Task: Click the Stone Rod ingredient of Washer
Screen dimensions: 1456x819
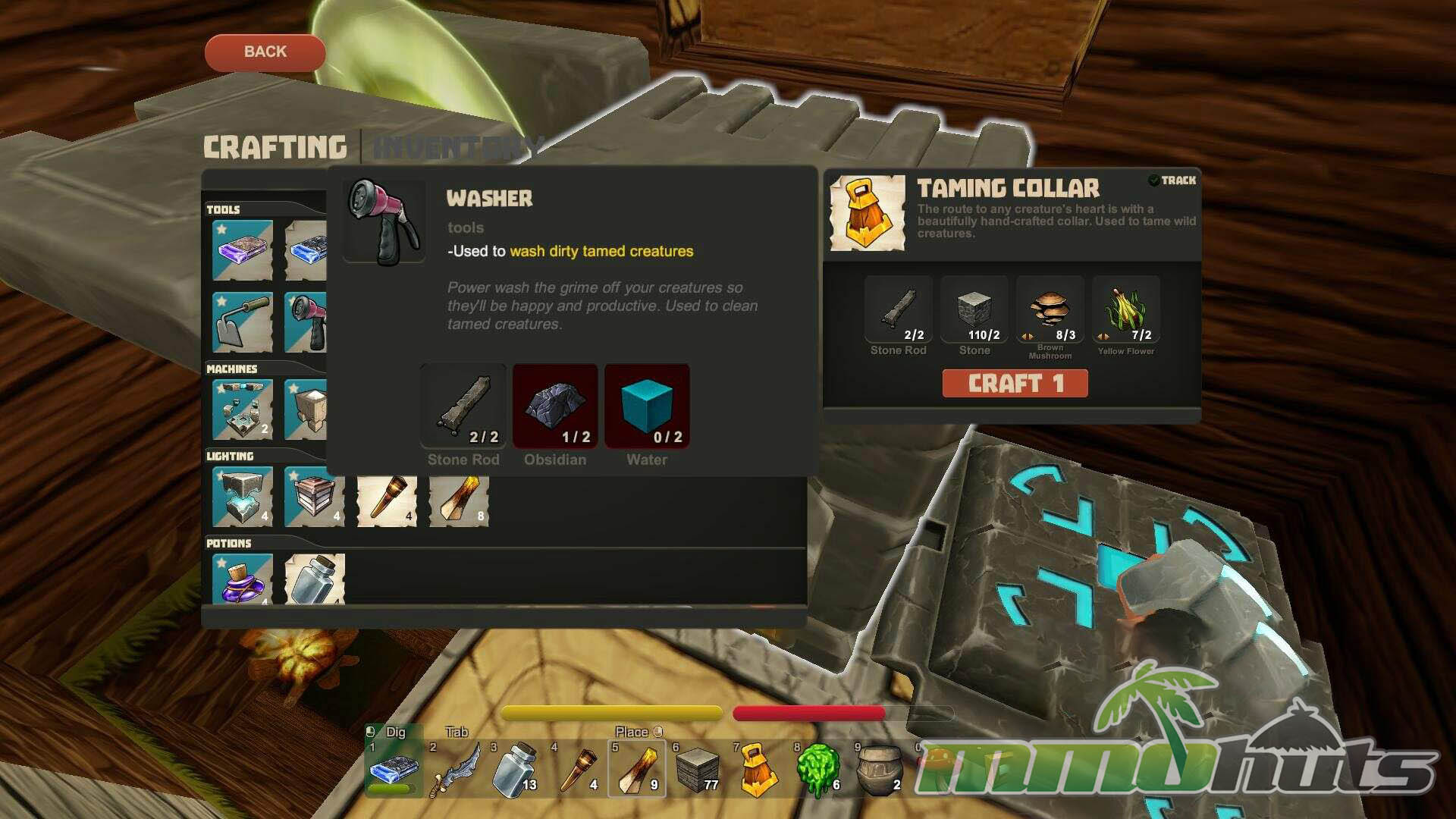Action: click(463, 406)
